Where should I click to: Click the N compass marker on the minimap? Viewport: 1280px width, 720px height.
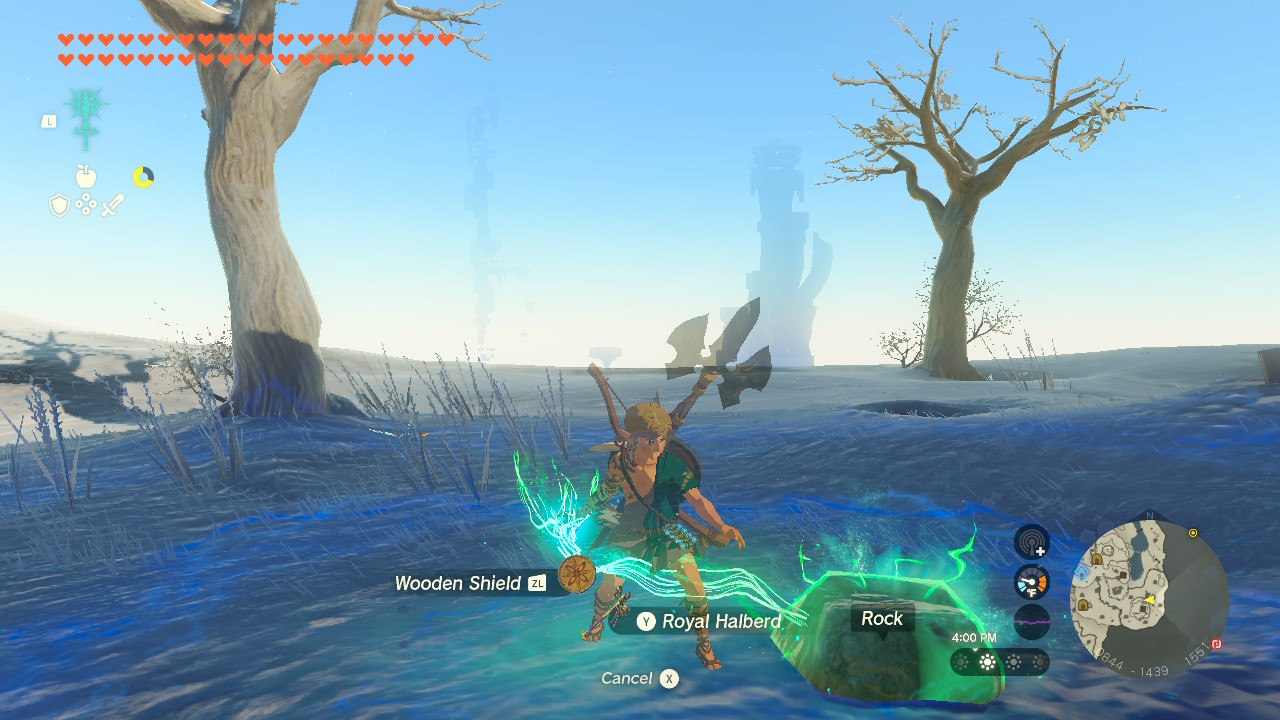pos(1149,514)
